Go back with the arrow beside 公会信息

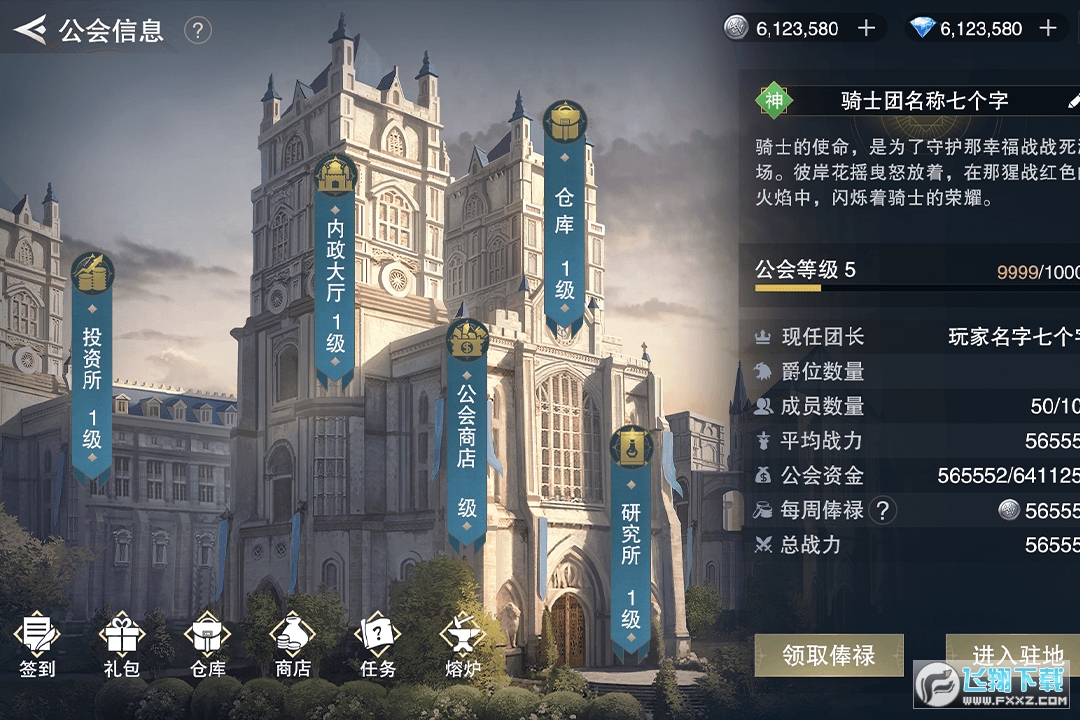30,30
